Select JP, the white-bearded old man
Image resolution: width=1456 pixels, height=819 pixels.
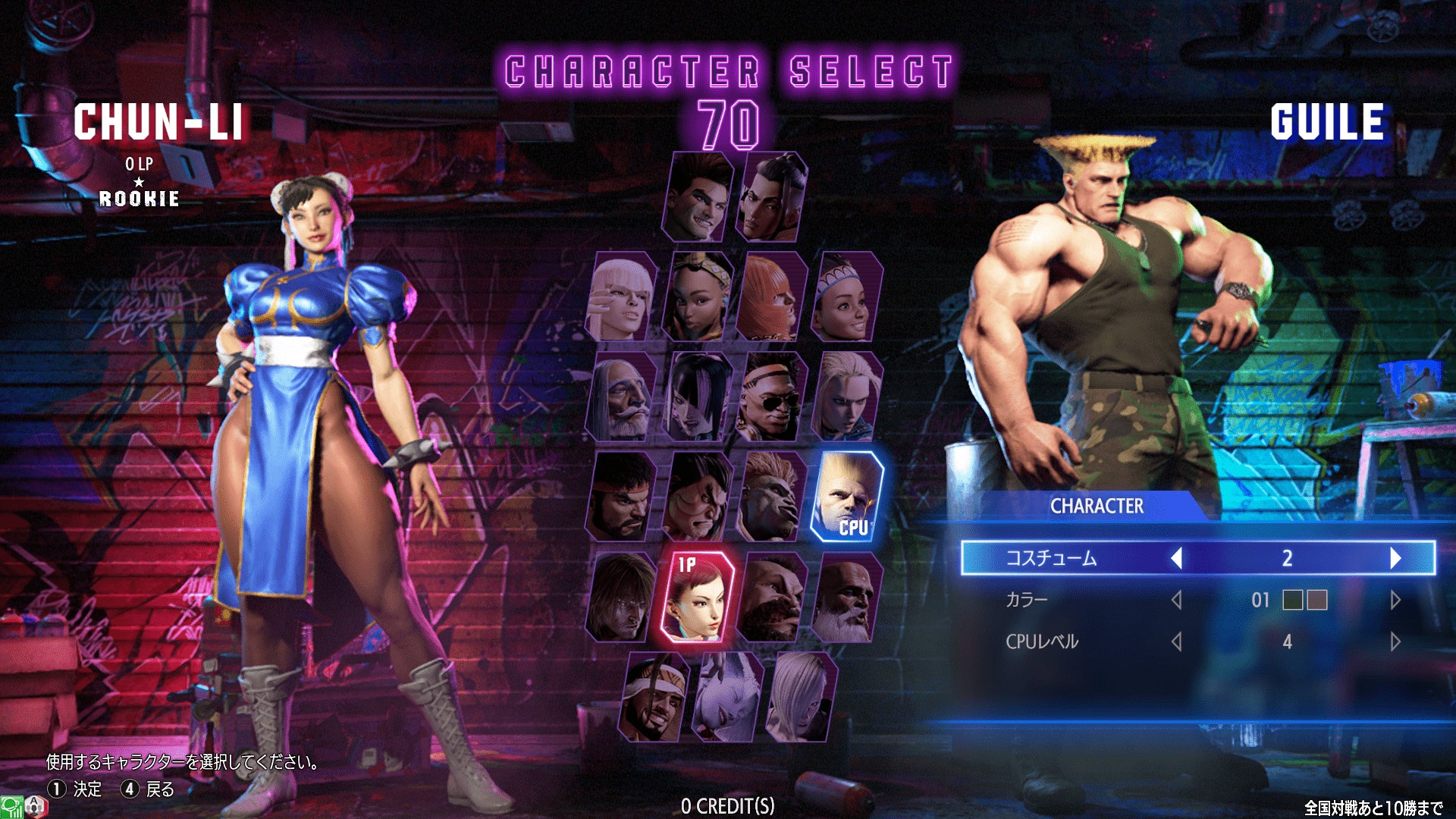click(622, 397)
